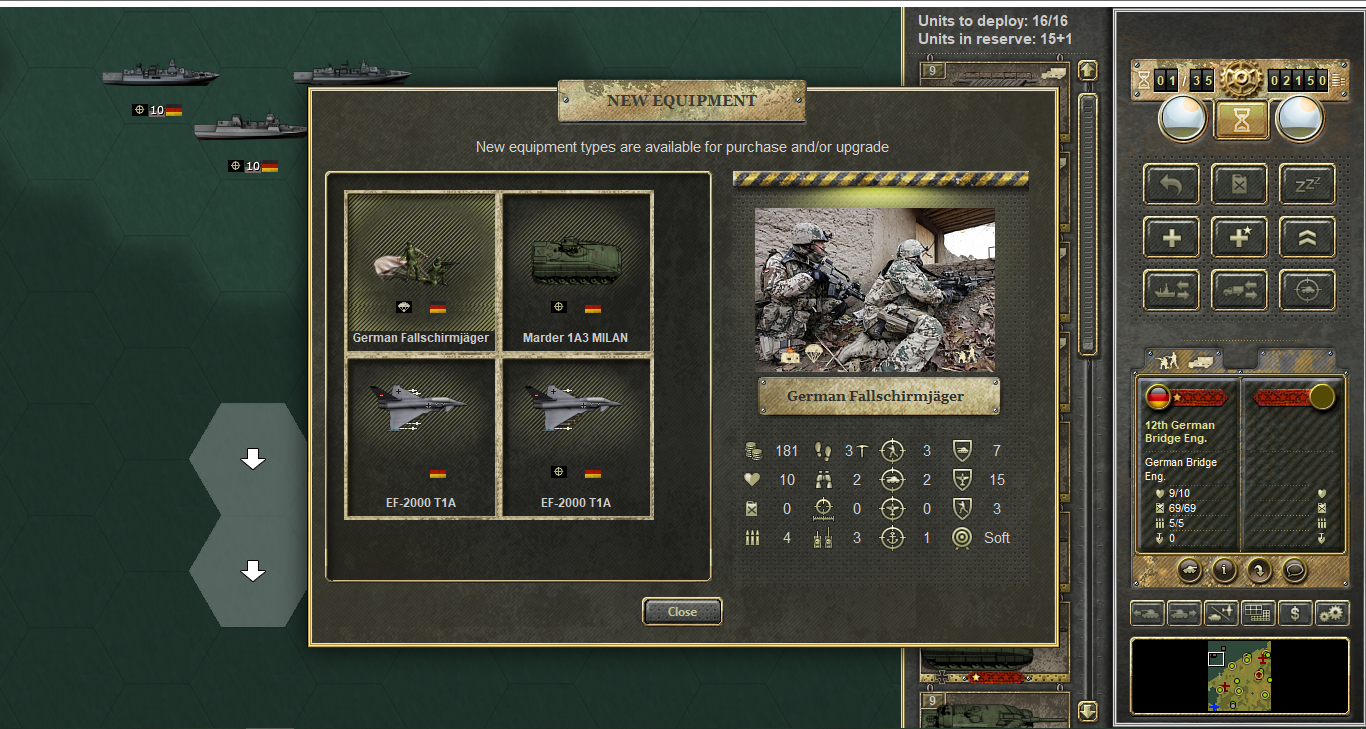Click the undo arrow button
1366x729 pixels.
tap(1172, 184)
